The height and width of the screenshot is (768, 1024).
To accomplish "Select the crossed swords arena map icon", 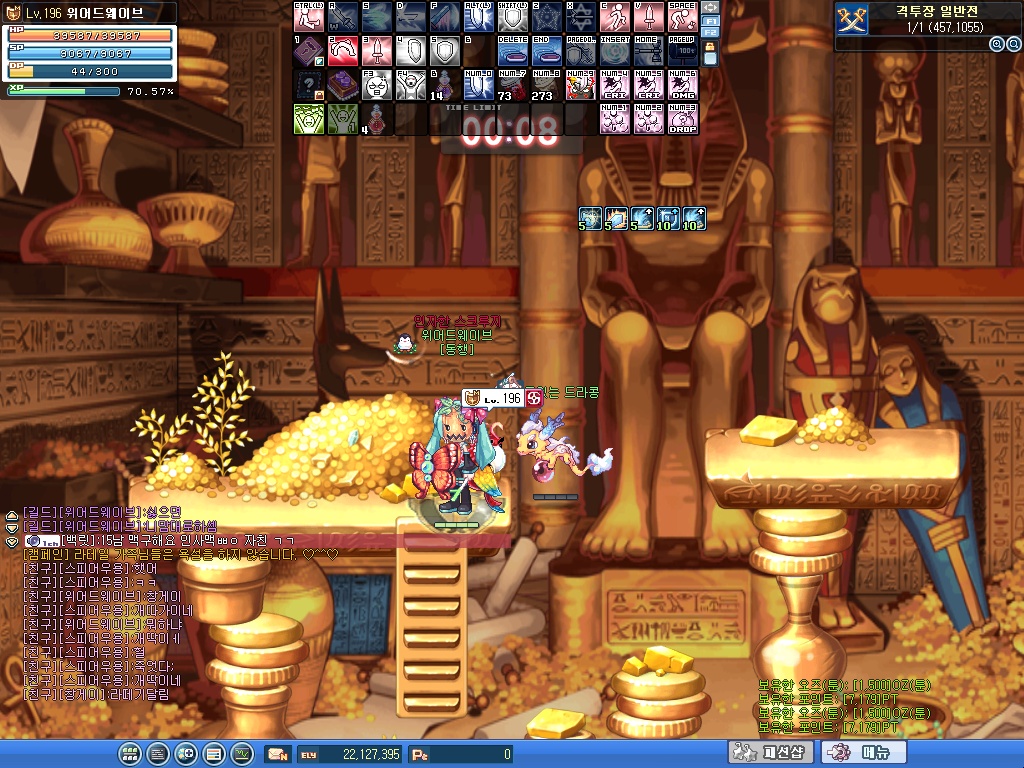I will [851, 20].
